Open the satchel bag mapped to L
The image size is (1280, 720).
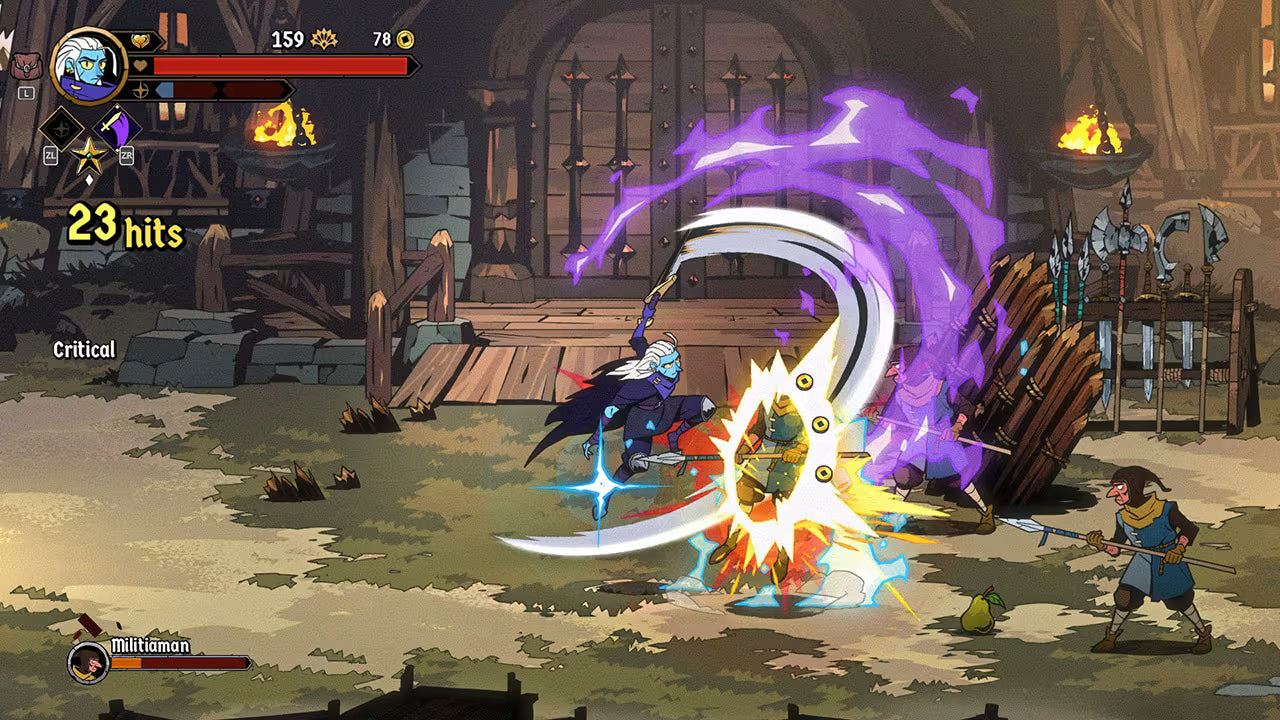pos(26,66)
